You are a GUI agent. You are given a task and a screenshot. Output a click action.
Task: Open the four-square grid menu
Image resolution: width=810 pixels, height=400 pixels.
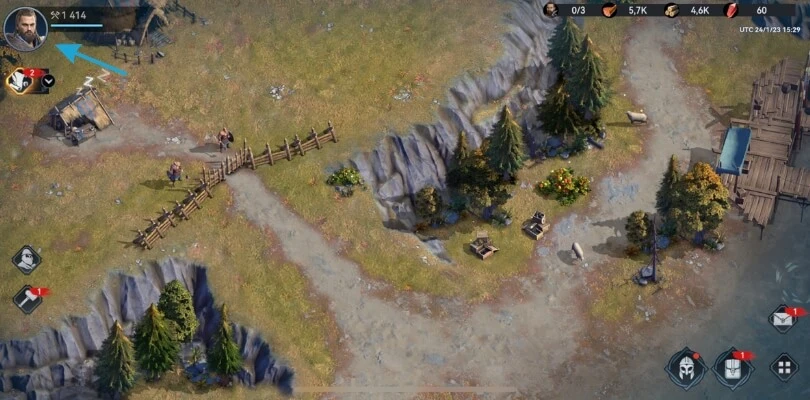(783, 366)
